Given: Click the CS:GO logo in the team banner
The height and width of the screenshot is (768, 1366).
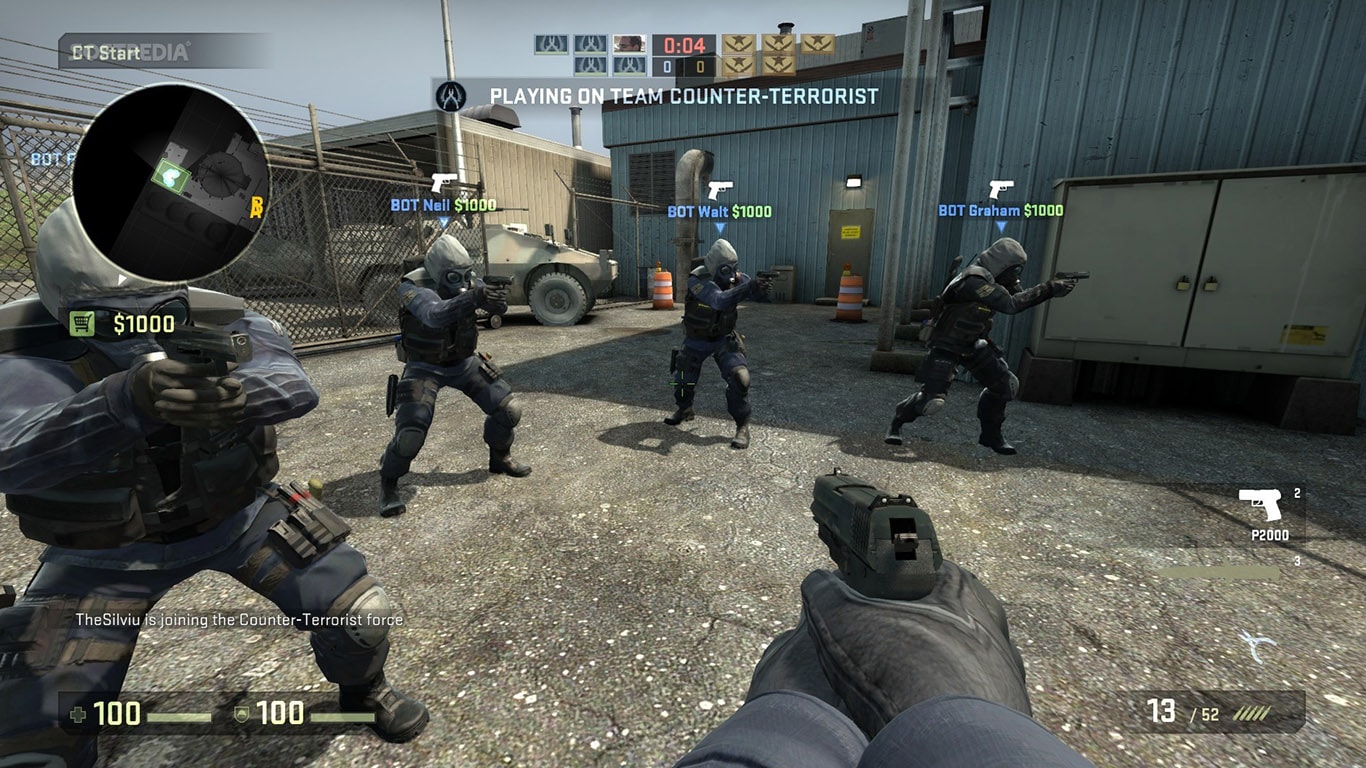Looking at the screenshot, I should pos(449,97).
